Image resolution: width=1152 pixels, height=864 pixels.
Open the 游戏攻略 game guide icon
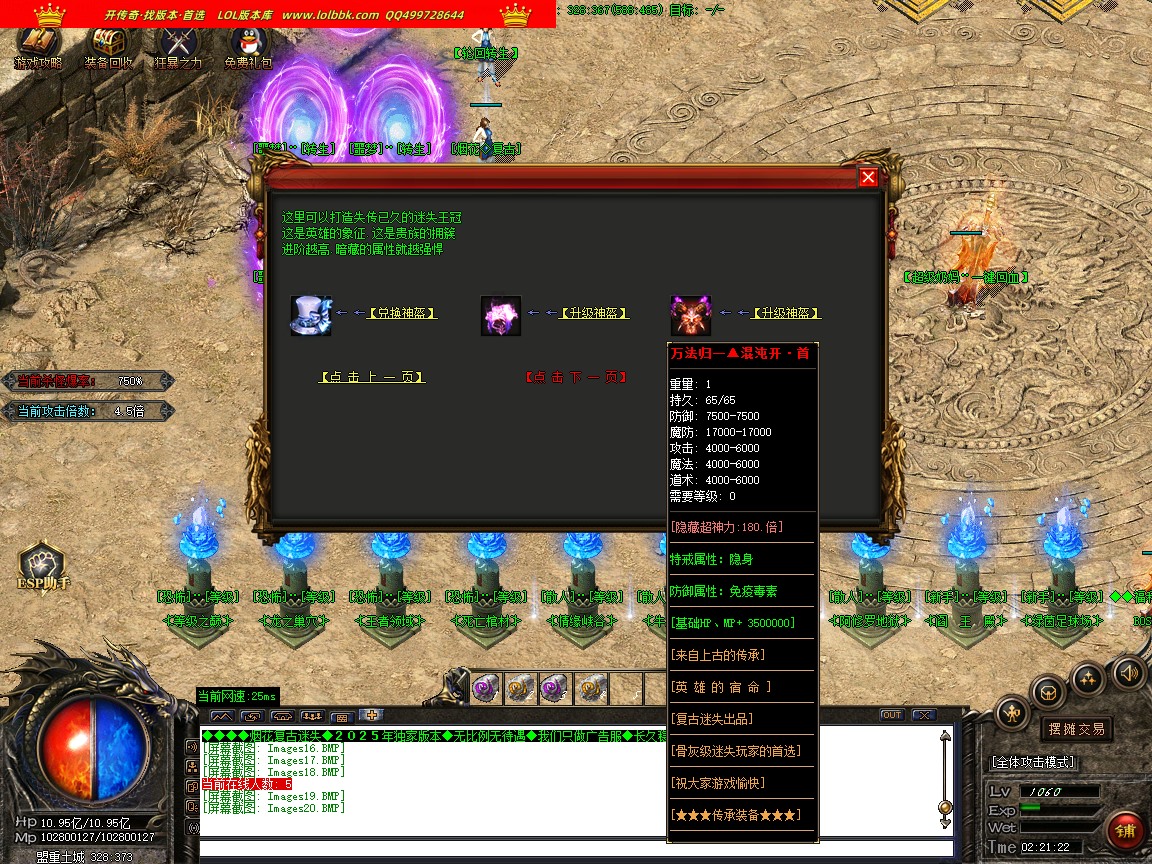click(x=38, y=45)
